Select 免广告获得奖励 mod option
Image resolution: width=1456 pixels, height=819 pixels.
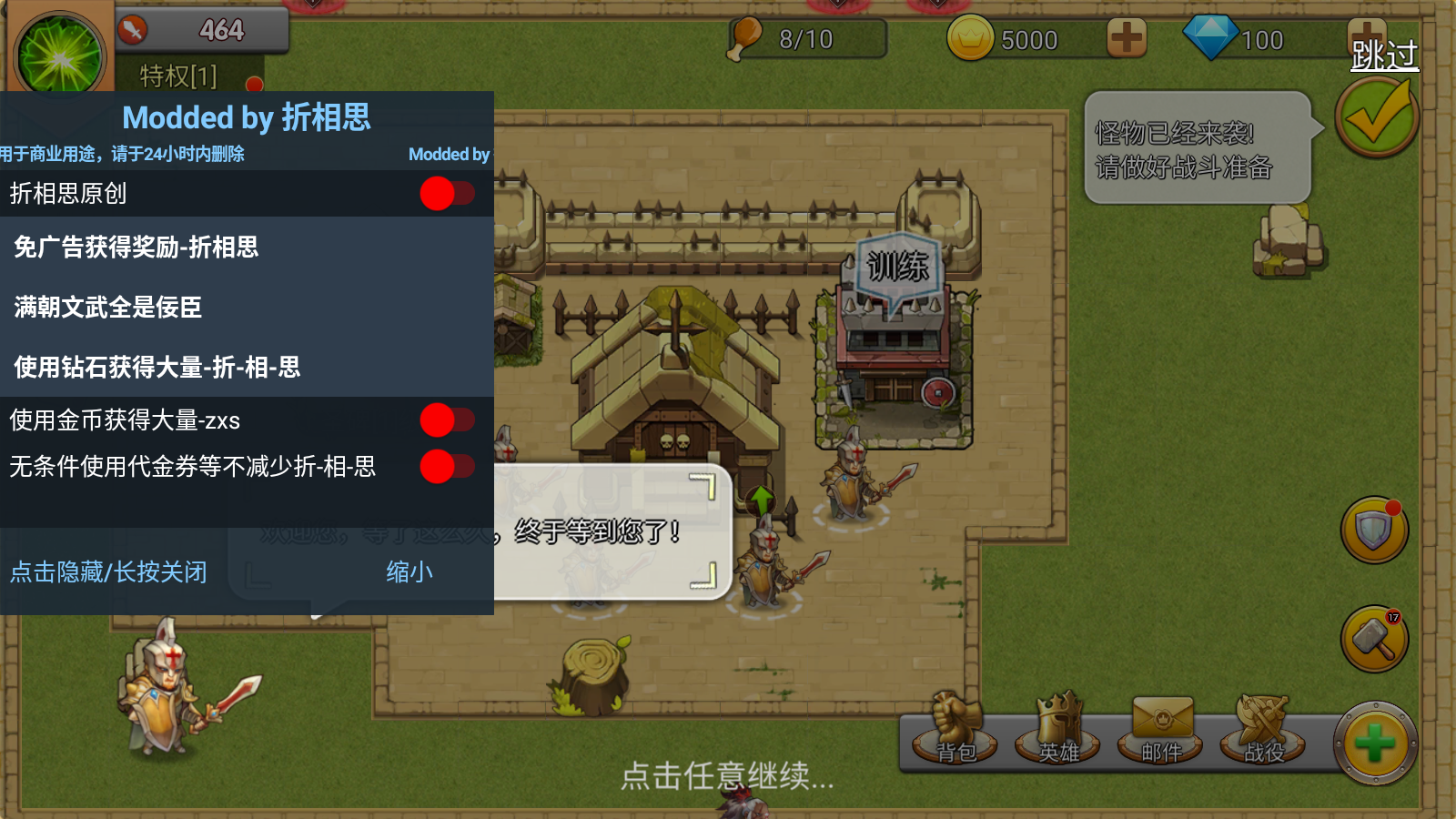136,247
